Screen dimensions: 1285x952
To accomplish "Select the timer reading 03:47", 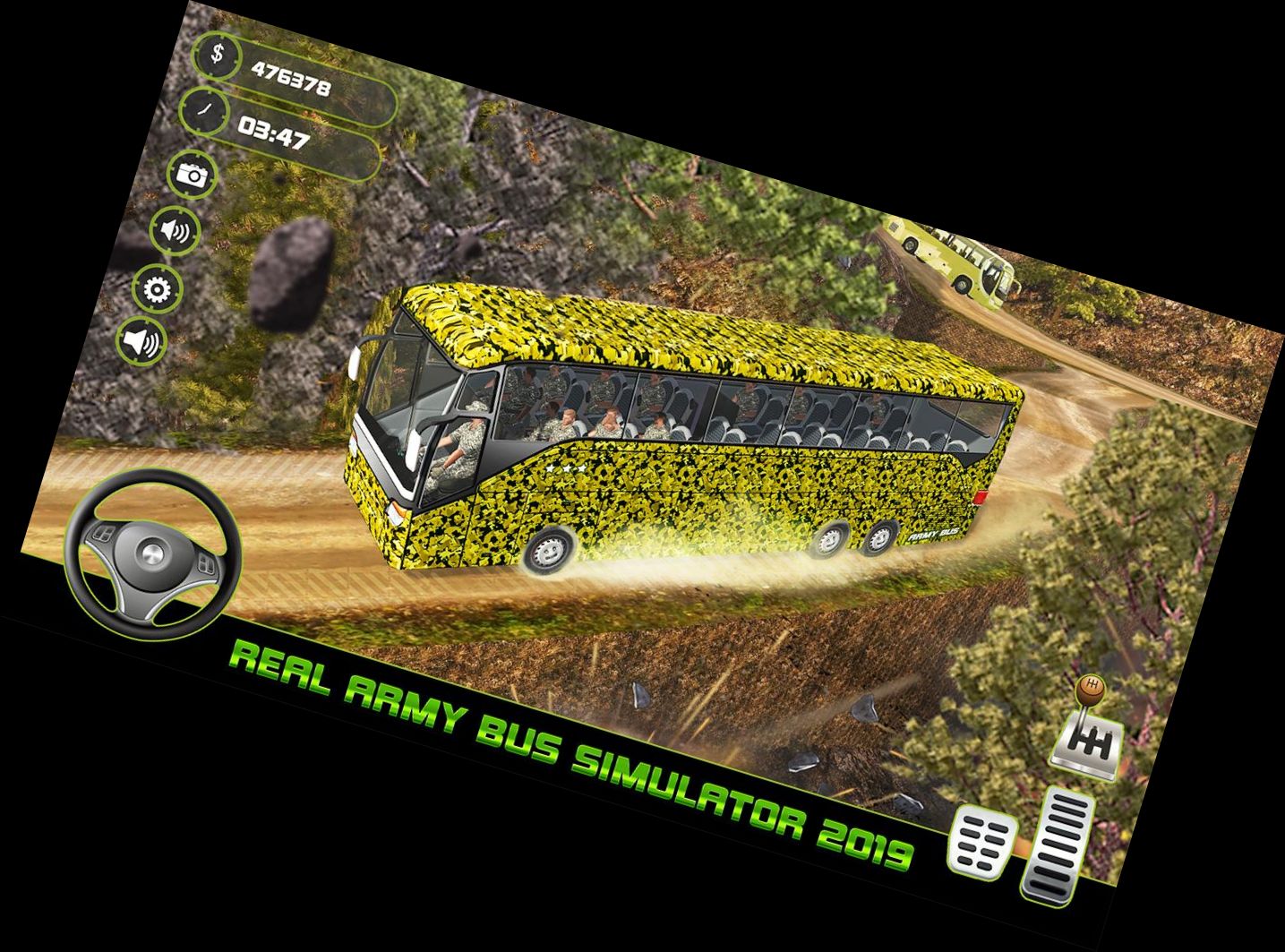I will [273, 134].
